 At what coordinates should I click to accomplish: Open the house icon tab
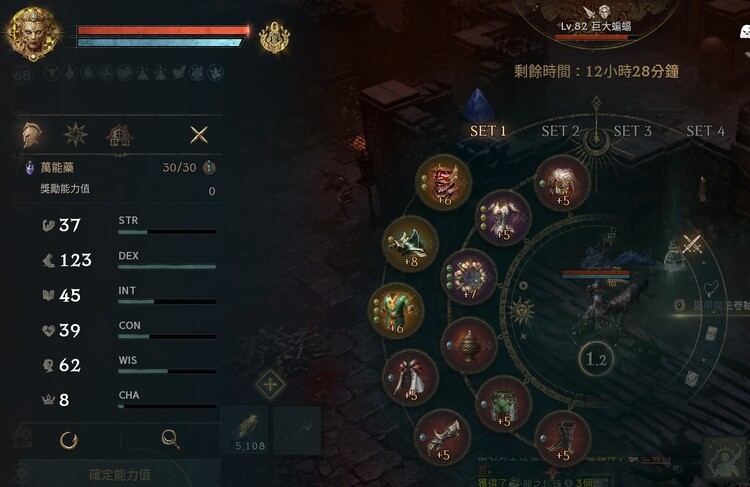coord(120,134)
